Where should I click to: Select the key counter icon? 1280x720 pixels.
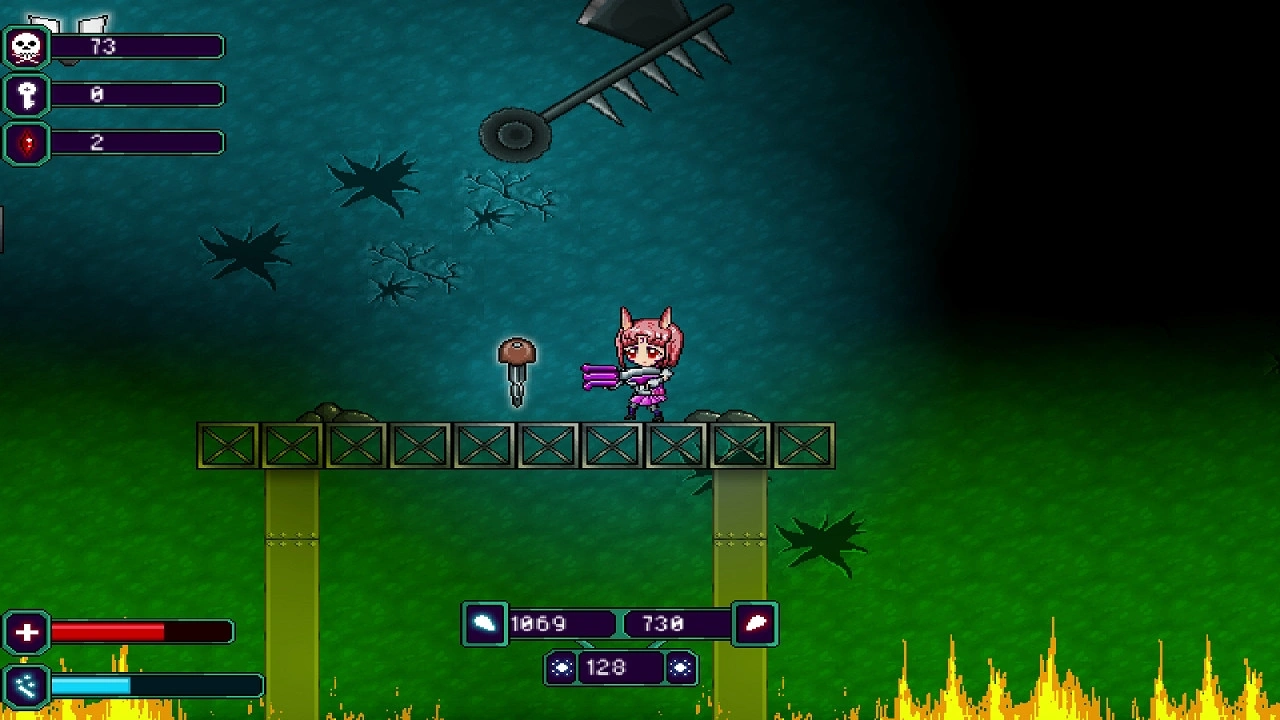[27, 95]
